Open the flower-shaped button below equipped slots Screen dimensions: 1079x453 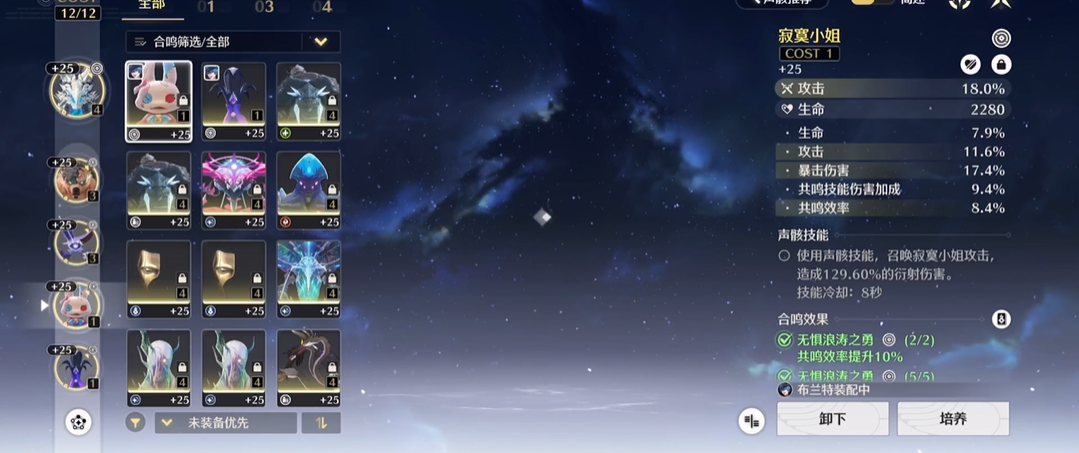pyautogui.click(x=79, y=422)
